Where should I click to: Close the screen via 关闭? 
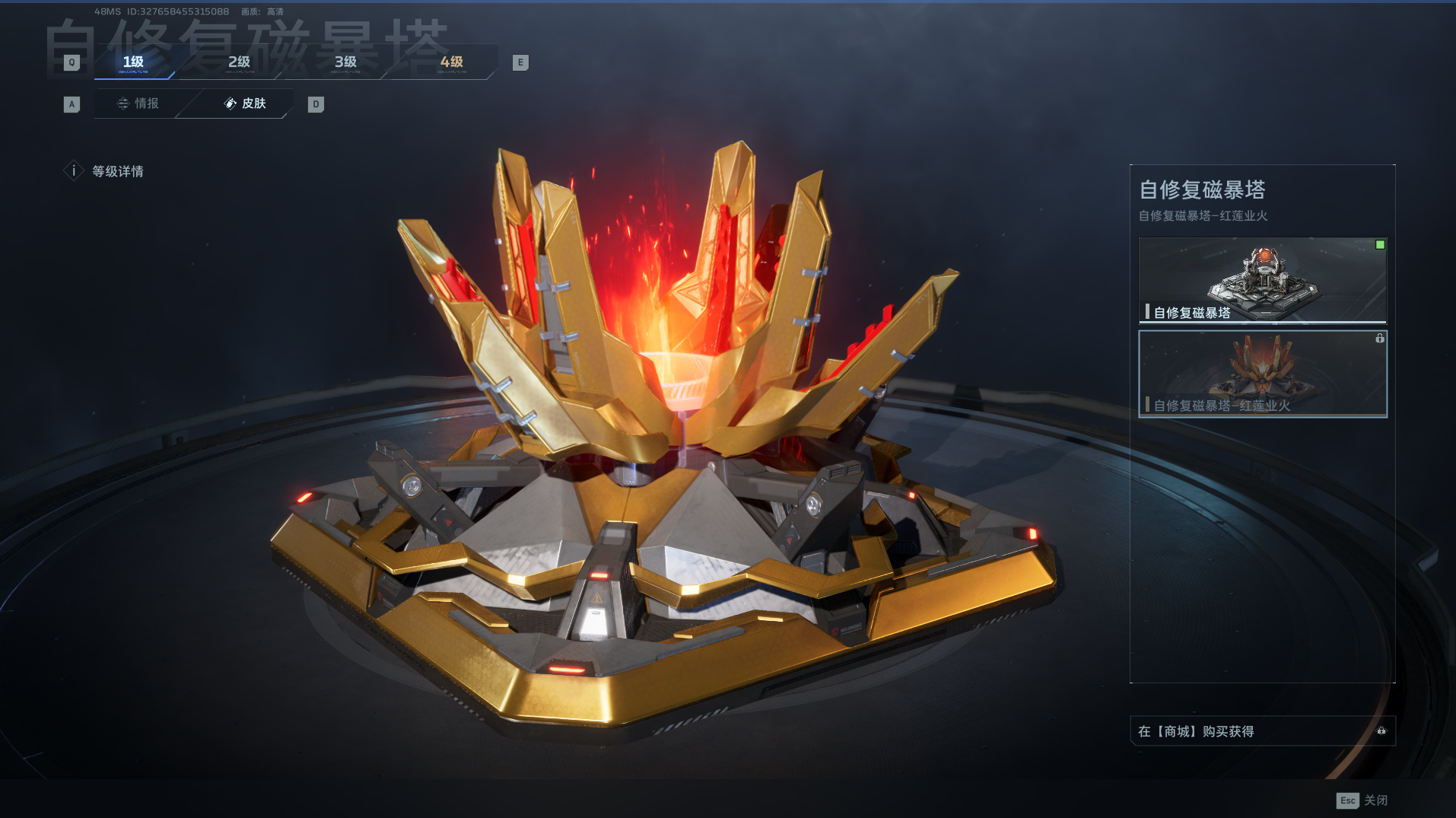pos(1362,800)
